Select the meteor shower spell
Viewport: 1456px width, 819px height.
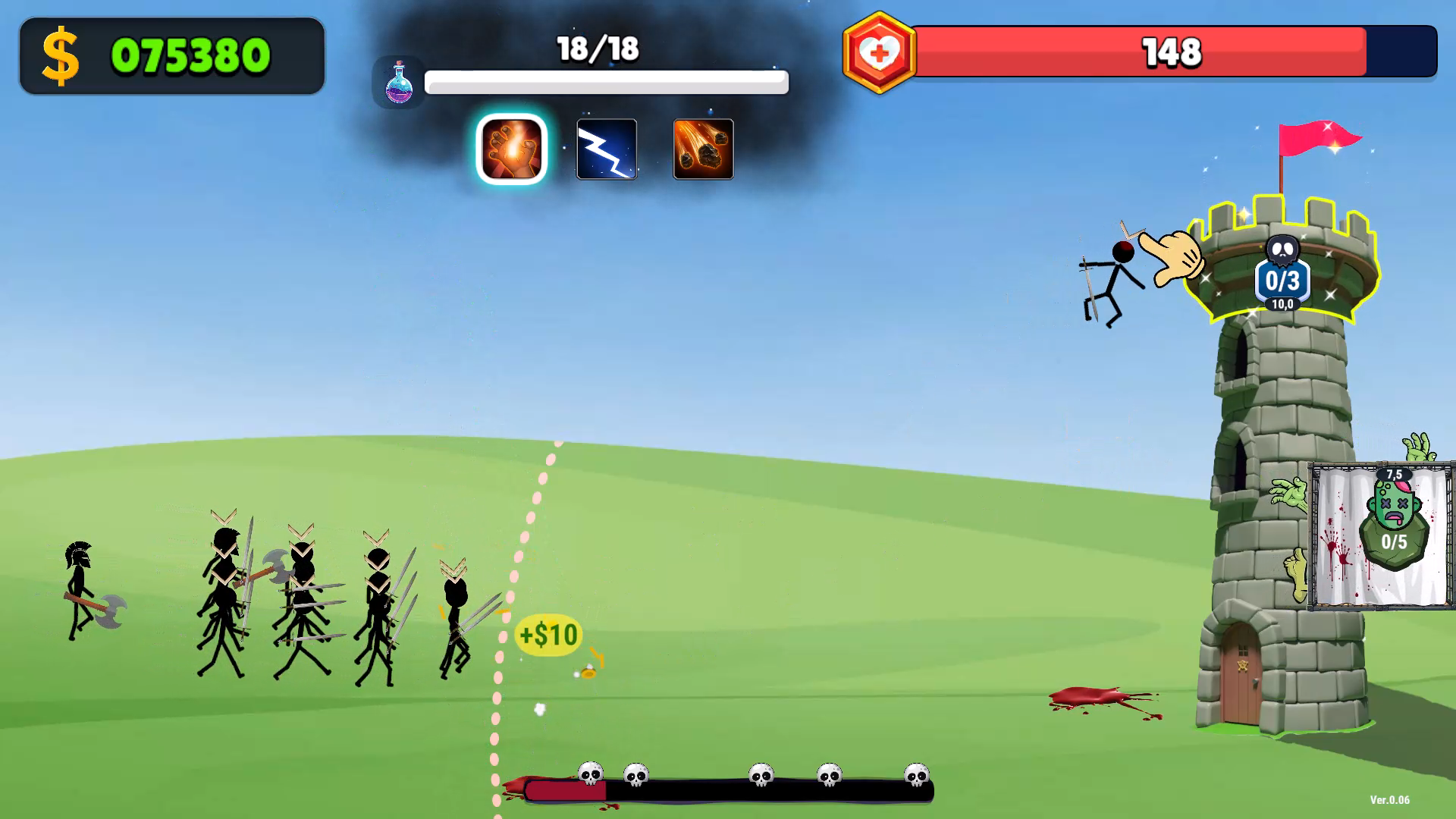(701, 149)
